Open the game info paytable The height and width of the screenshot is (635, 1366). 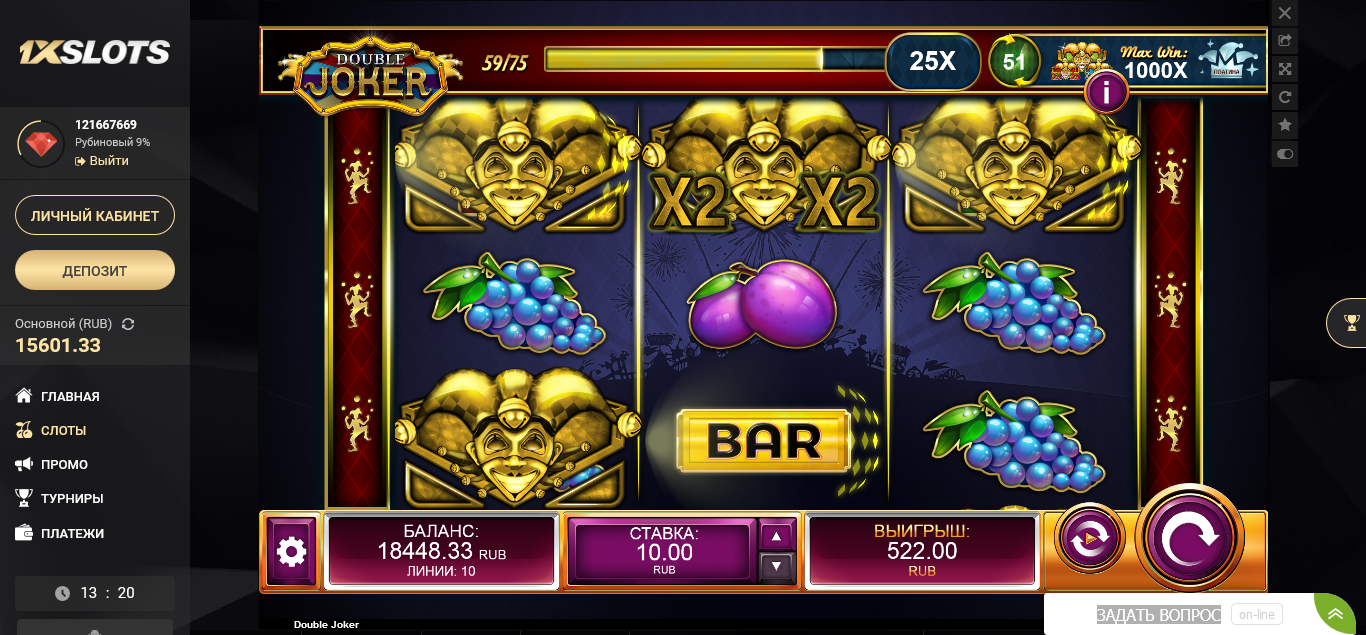coord(1106,93)
